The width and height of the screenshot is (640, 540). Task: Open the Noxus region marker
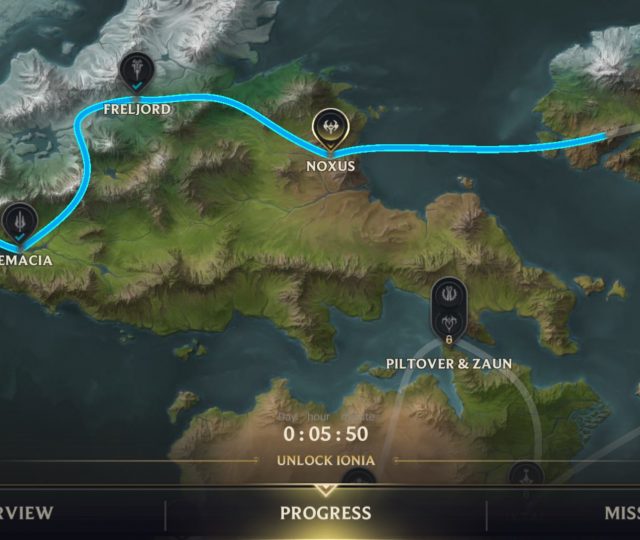click(329, 127)
